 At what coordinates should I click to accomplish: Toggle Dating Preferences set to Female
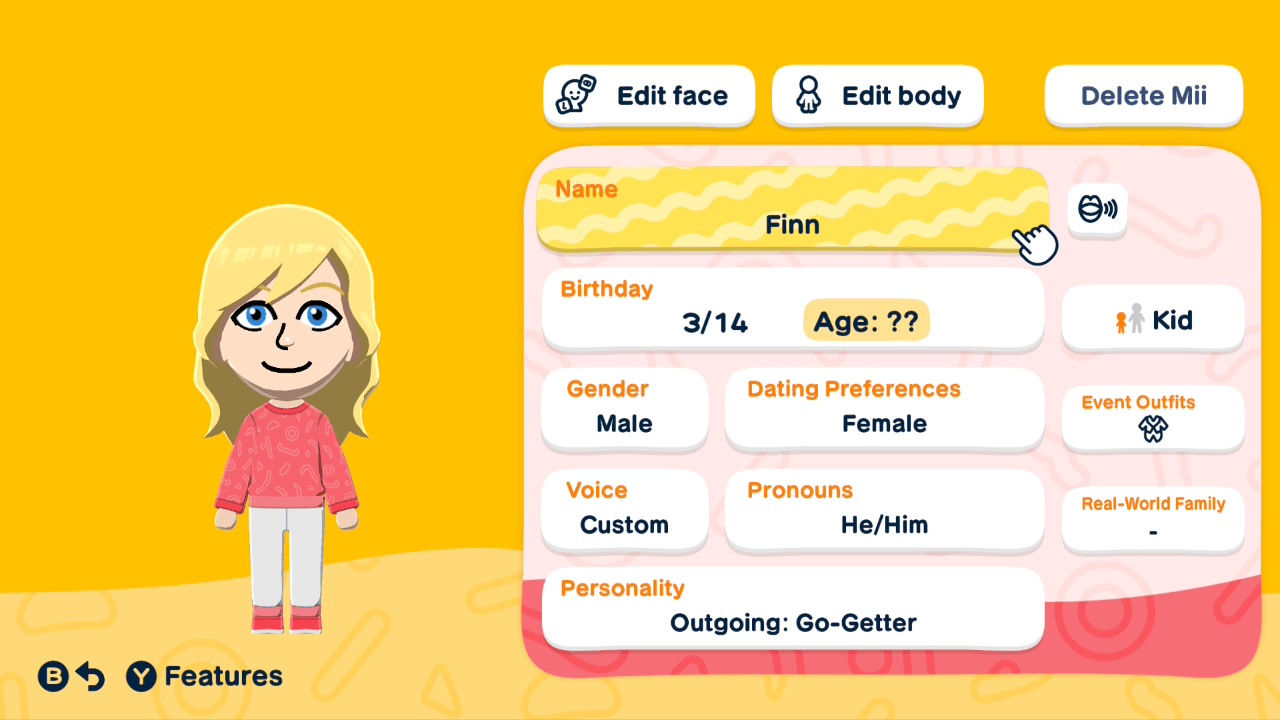[x=884, y=408]
